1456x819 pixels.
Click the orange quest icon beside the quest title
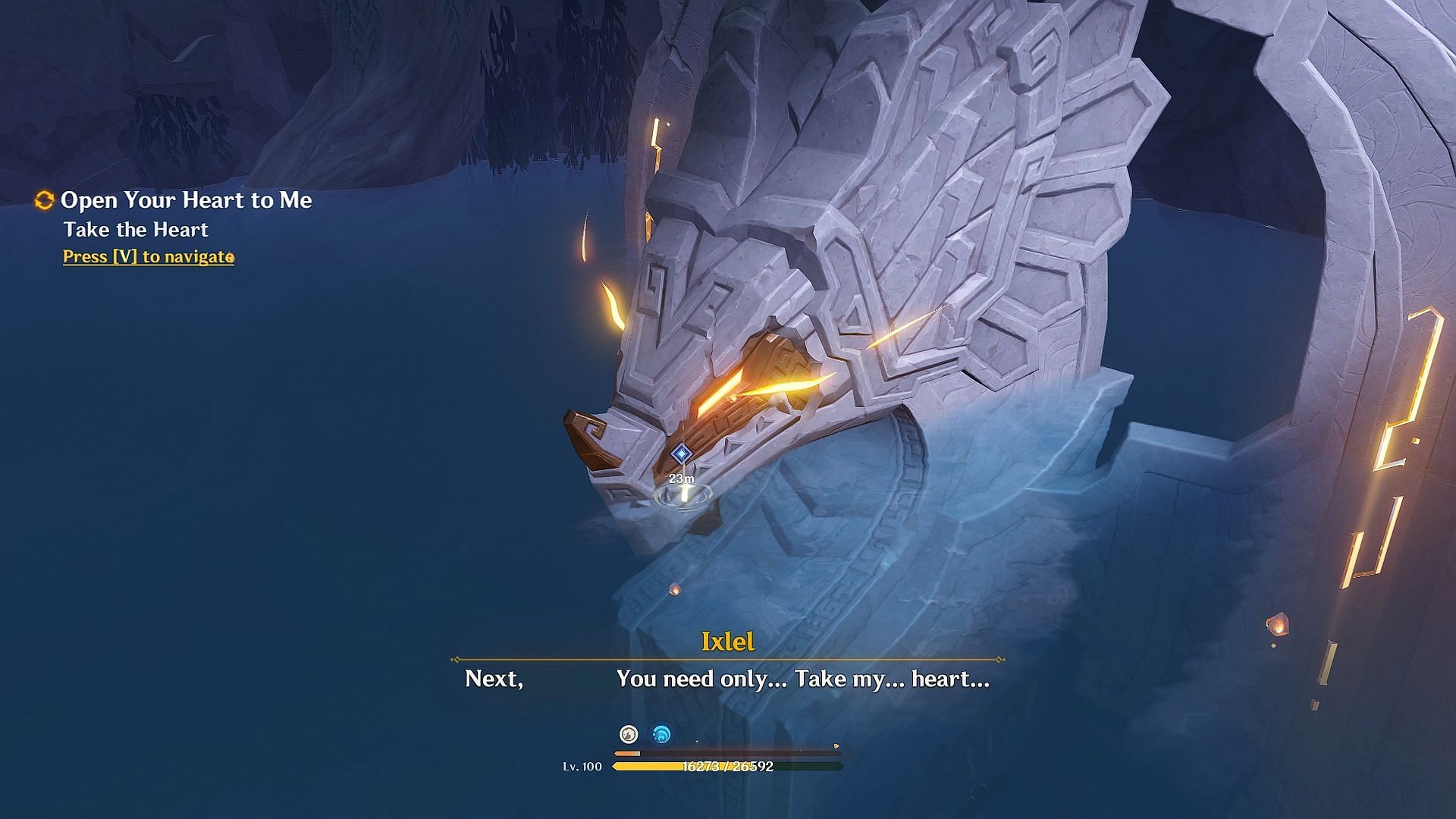45,200
